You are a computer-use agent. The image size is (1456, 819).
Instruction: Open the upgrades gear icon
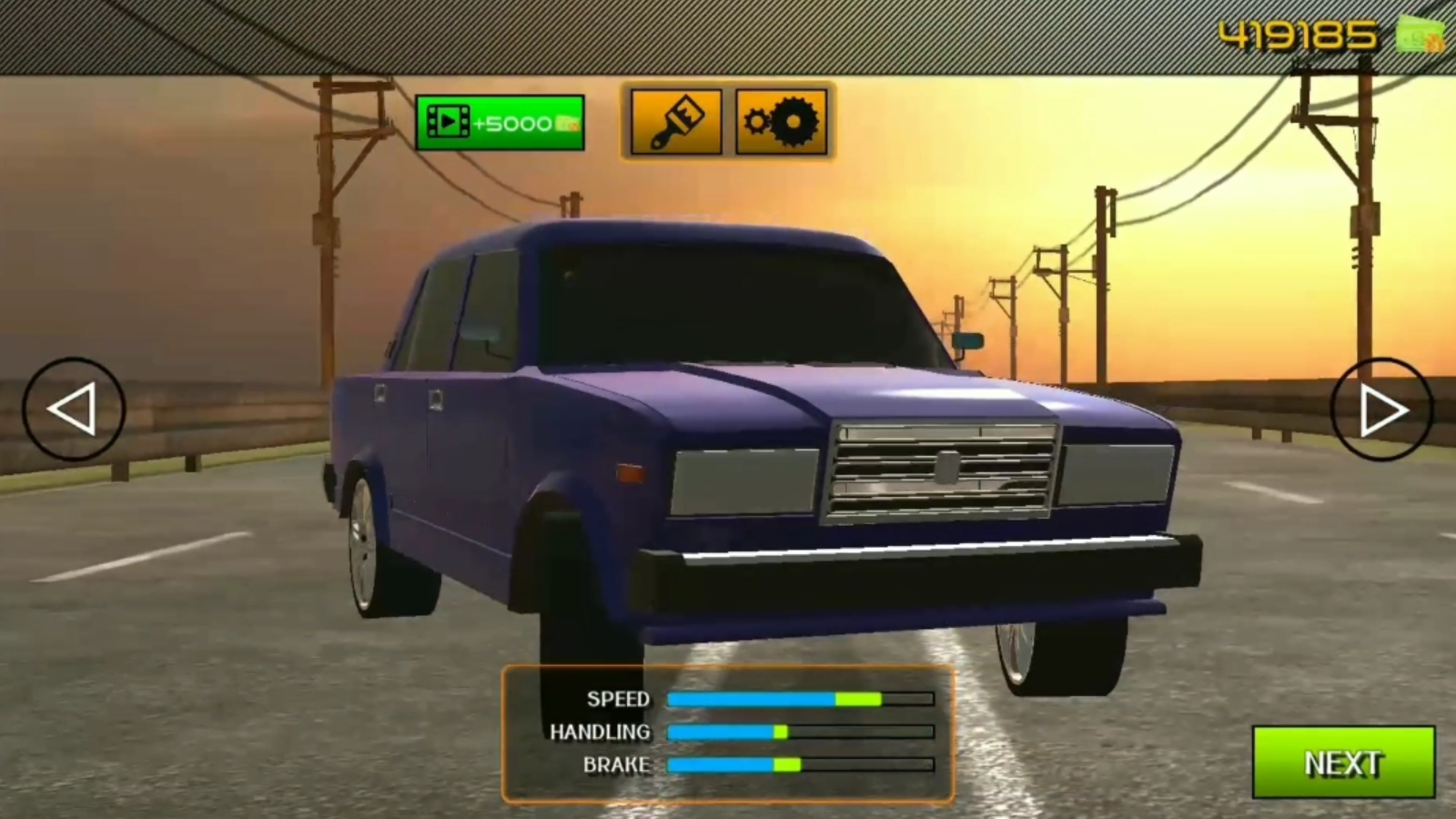[x=781, y=121]
